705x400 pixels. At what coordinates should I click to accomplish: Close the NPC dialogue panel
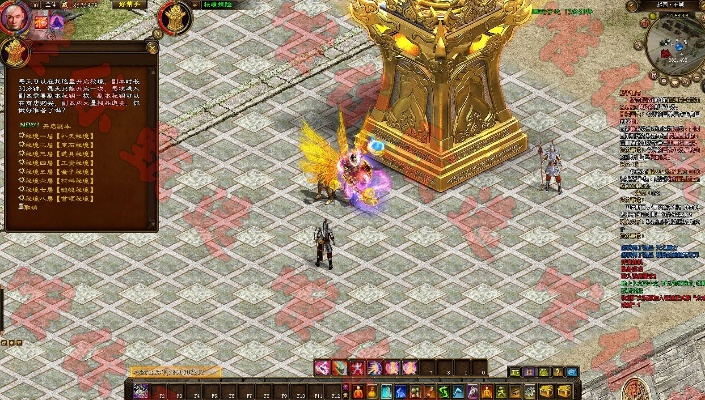coord(153,46)
